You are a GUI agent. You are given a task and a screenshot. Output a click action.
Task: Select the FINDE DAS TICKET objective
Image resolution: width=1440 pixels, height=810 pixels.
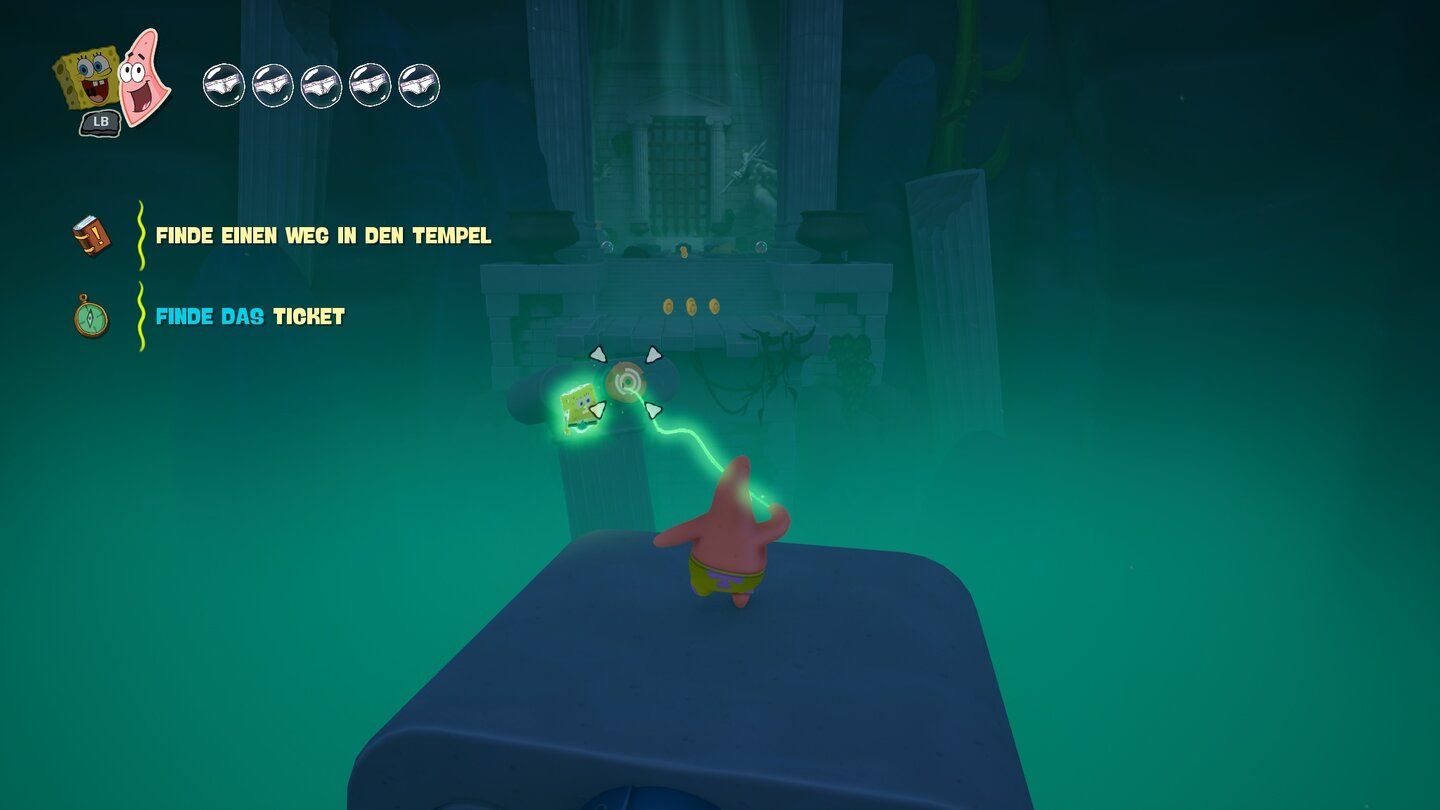click(248, 316)
